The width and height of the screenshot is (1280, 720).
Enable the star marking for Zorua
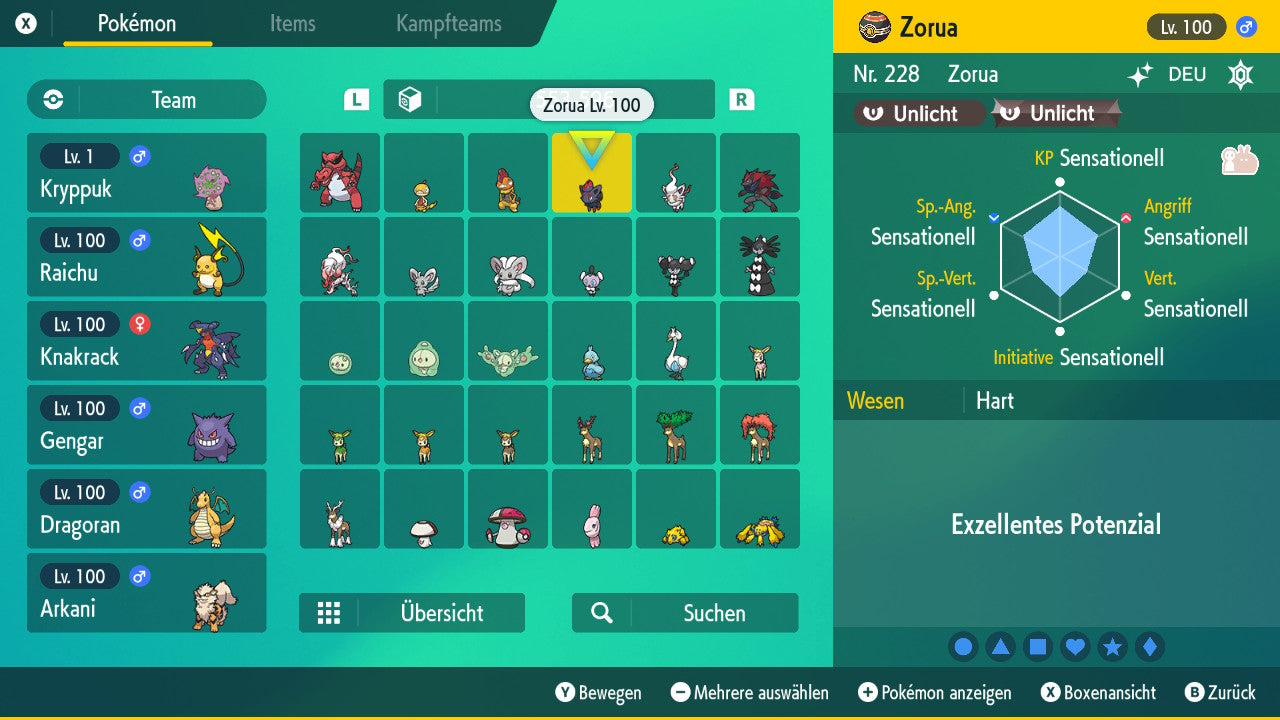pyautogui.click(x=1113, y=646)
